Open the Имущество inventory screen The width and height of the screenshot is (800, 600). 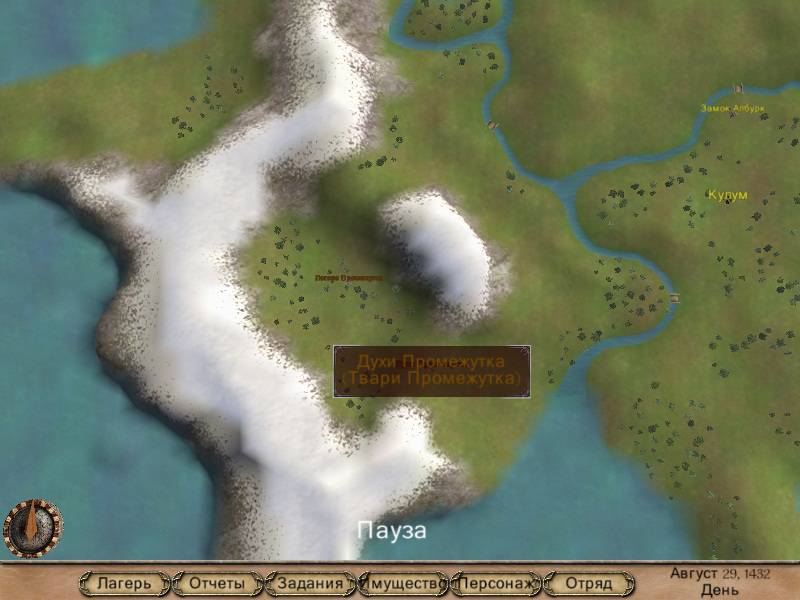point(404,583)
